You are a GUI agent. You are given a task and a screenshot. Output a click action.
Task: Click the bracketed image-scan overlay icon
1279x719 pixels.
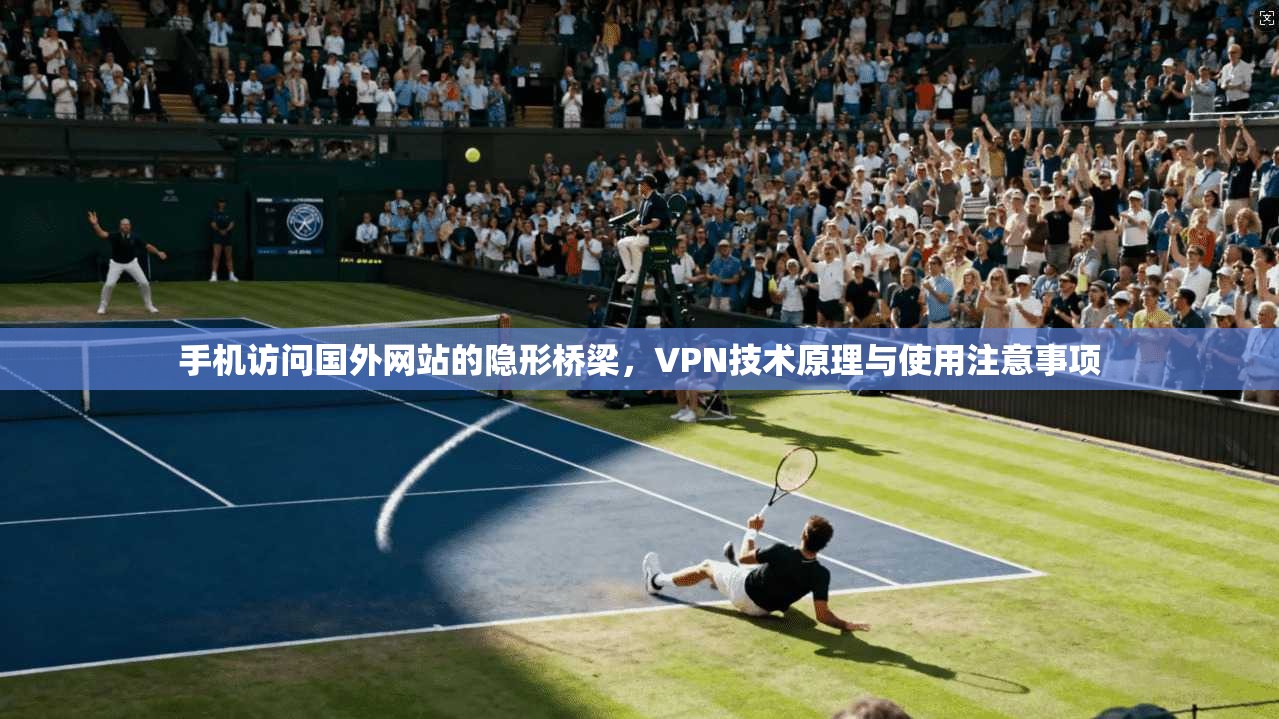[1265, 16]
